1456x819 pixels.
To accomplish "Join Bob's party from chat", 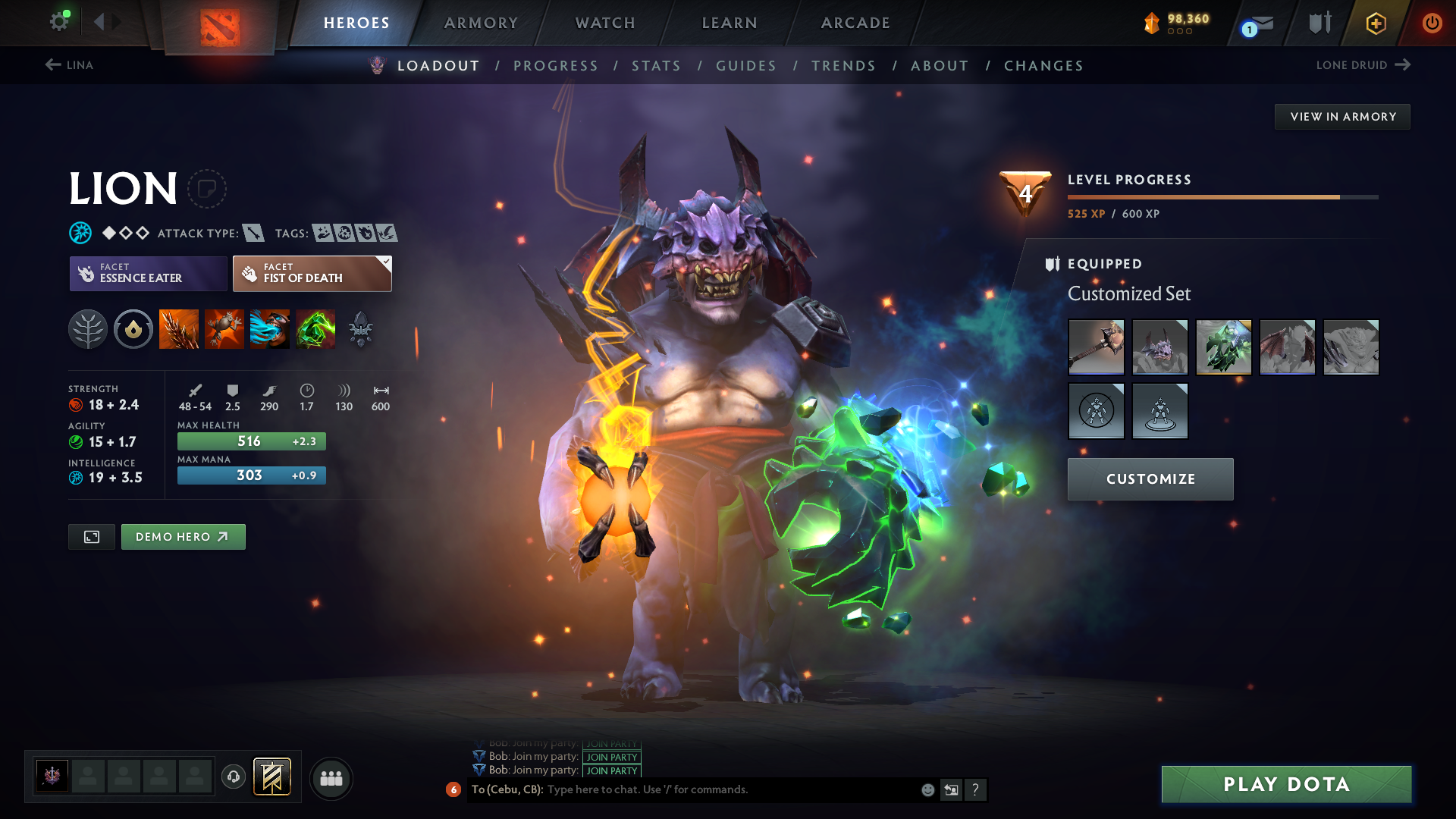I will point(612,770).
